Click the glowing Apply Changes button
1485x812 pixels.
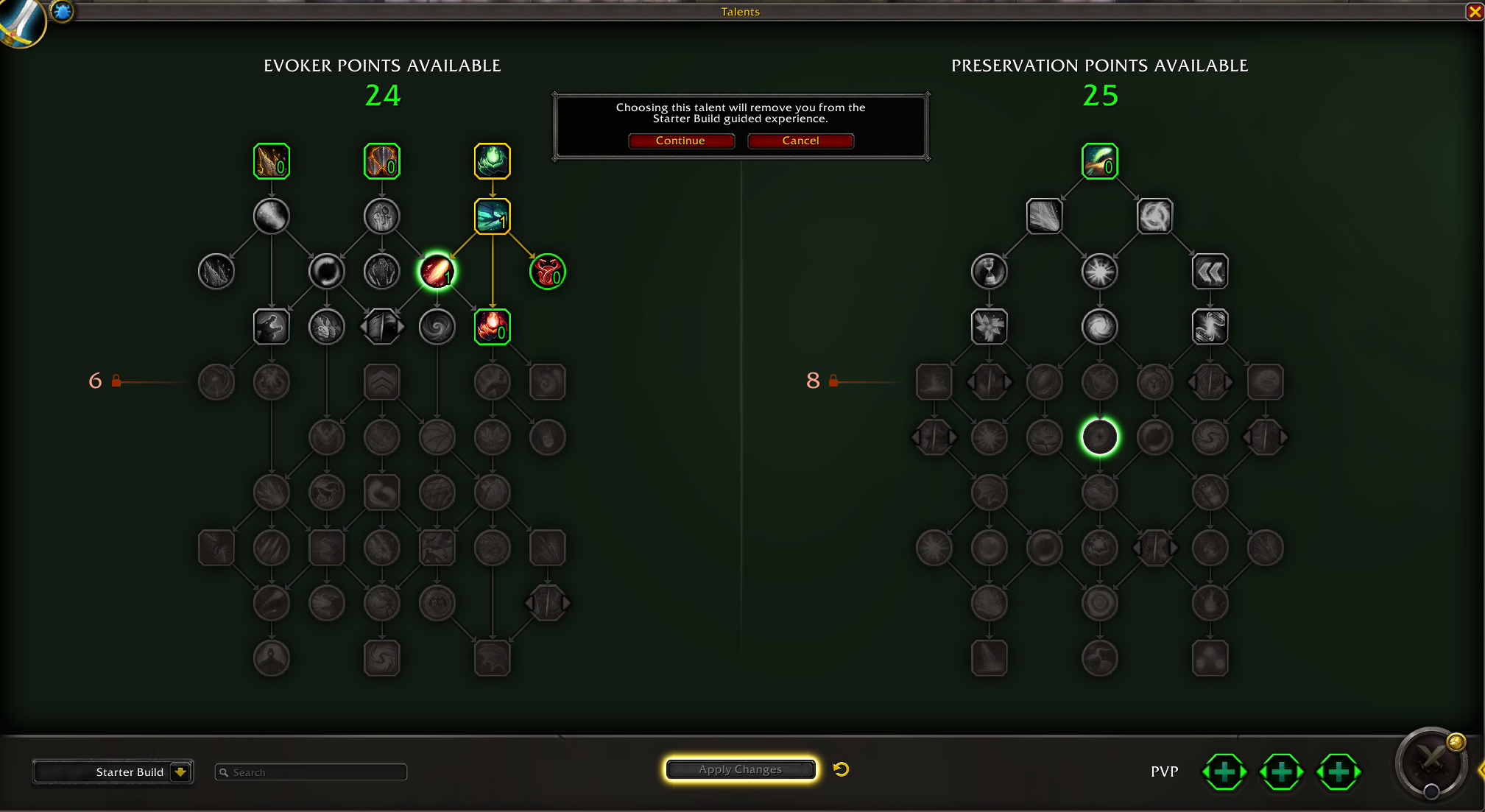click(740, 769)
